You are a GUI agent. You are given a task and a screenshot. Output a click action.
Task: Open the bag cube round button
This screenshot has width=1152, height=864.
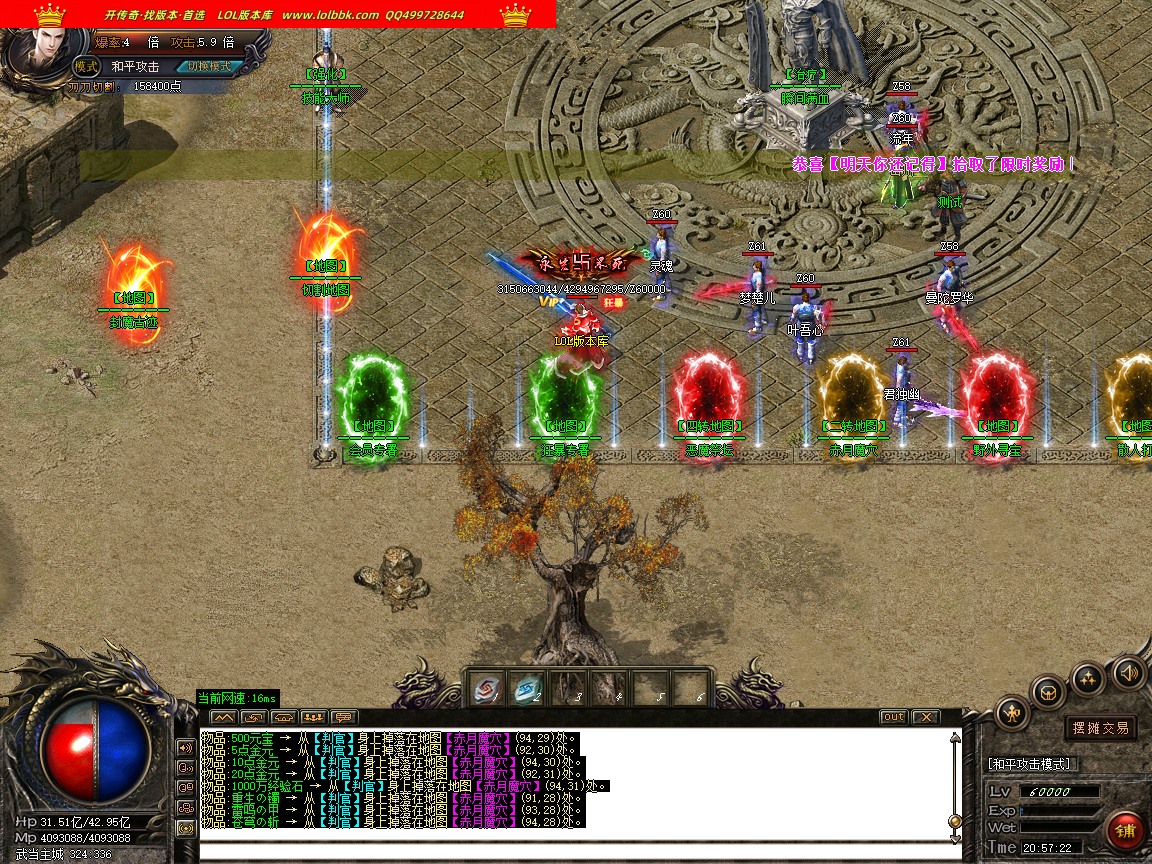(1048, 692)
